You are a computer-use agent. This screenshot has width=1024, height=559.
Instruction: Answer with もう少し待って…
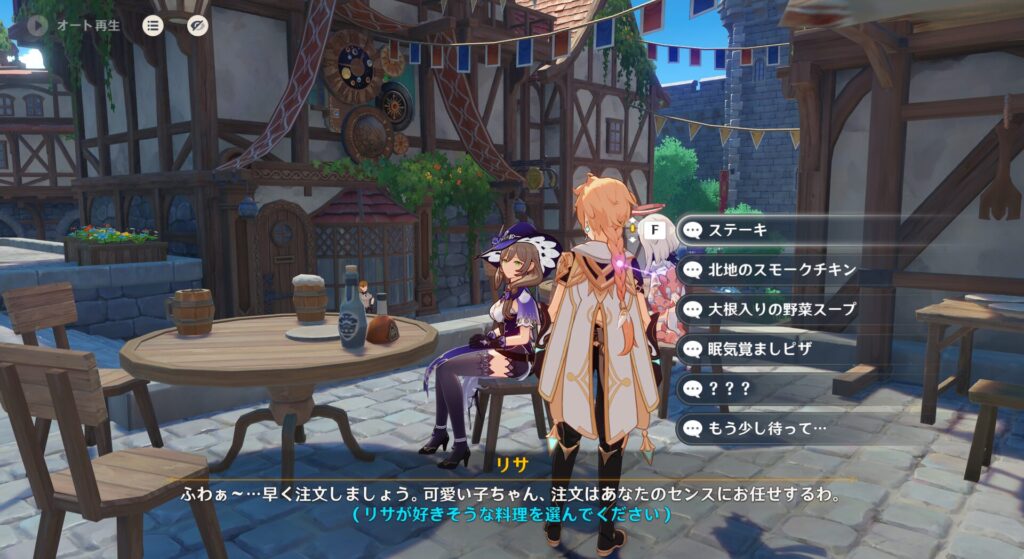point(765,428)
